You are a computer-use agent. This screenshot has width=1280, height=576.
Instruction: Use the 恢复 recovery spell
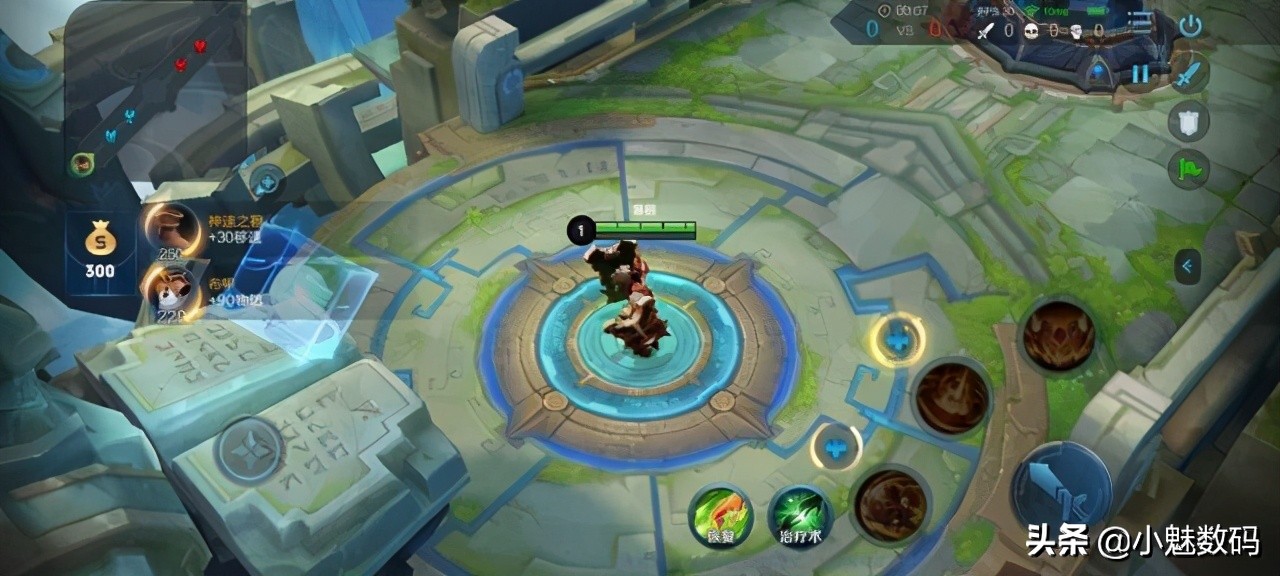coord(721,517)
